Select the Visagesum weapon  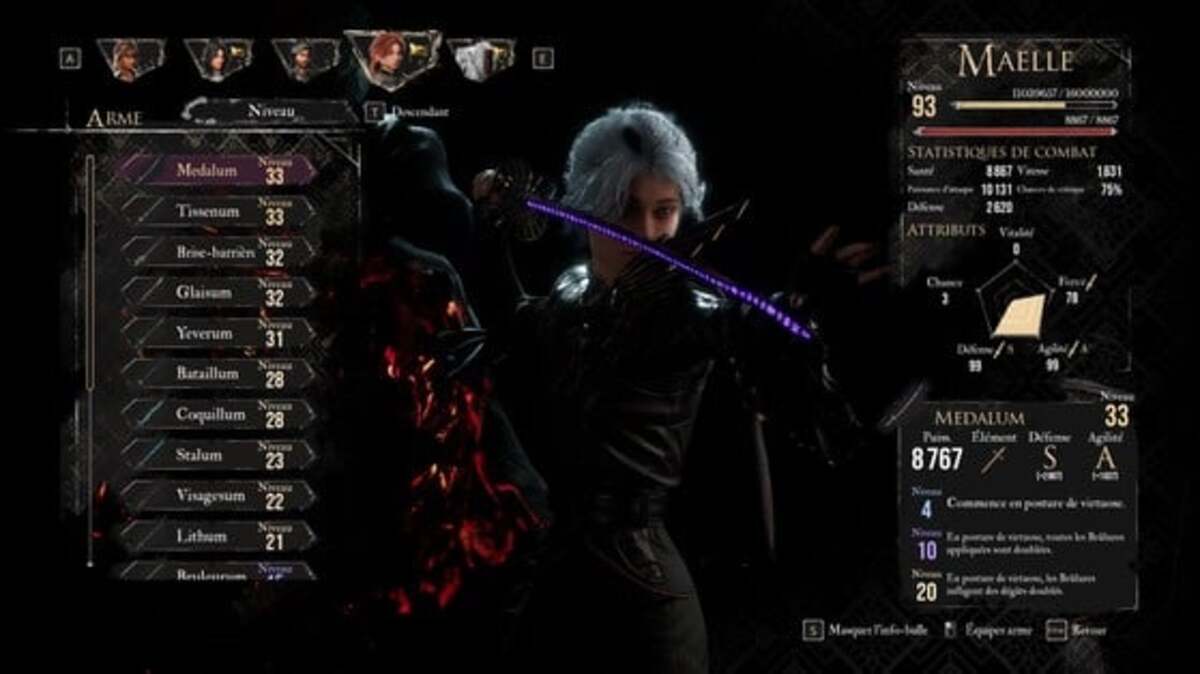(215, 496)
